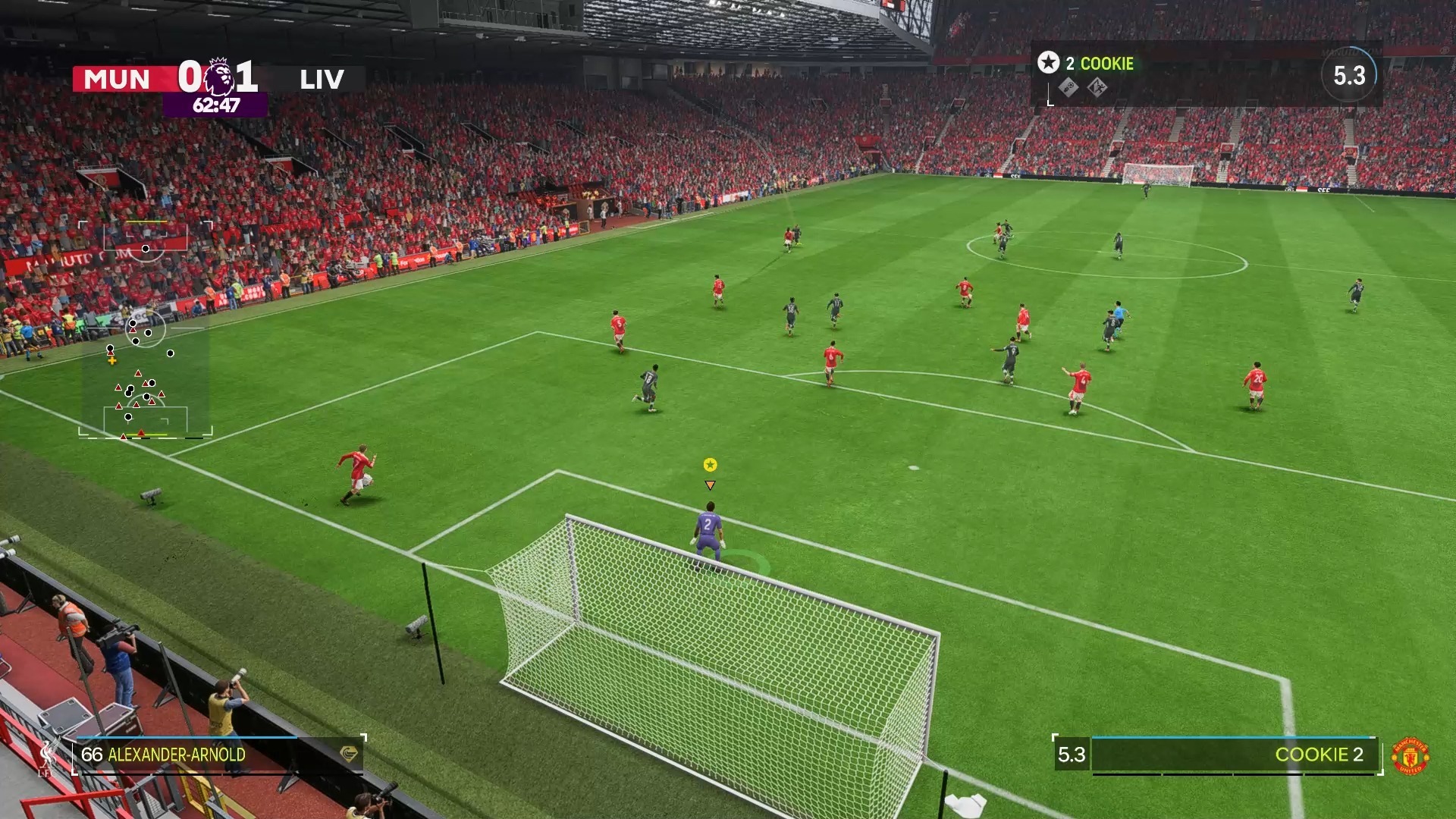The image size is (1456, 819).
Task: Click the glove-and-ball playstyle diamond icon
Action: pyautogui.click(x=1068, y=88)
